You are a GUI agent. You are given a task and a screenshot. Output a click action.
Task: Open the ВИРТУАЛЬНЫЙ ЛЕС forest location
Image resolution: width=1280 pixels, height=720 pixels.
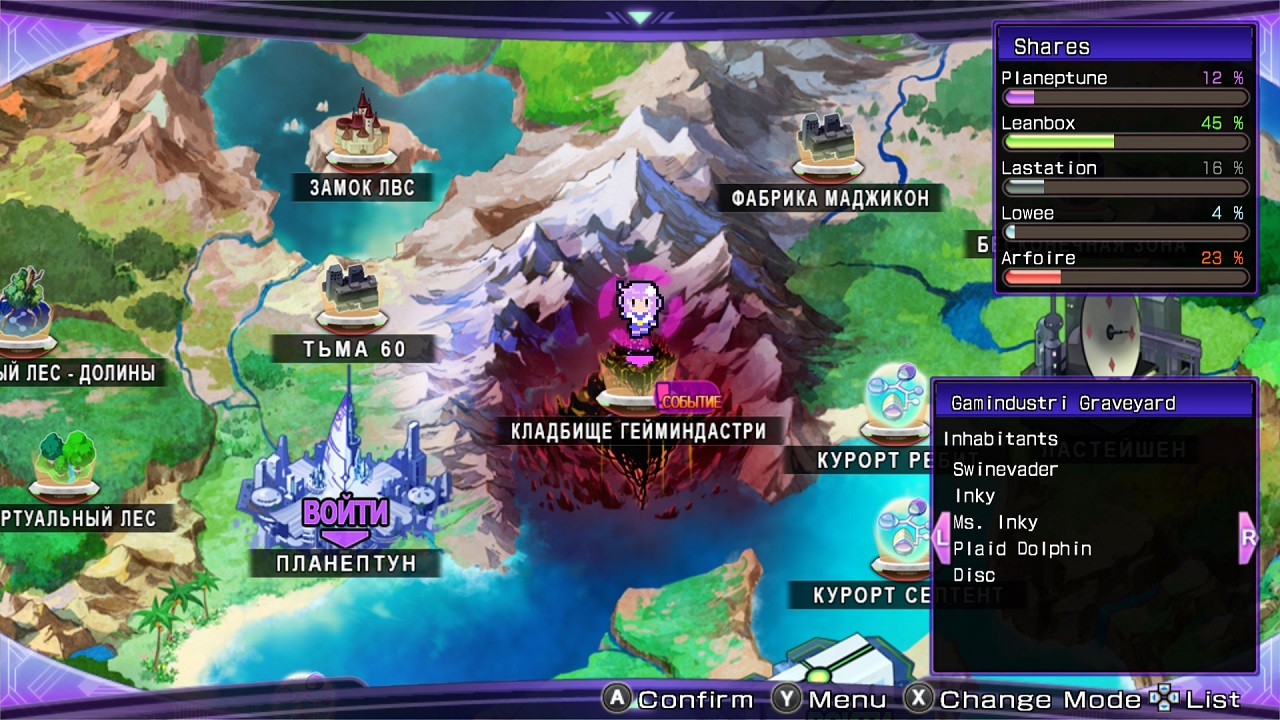(x=65, y=466)
